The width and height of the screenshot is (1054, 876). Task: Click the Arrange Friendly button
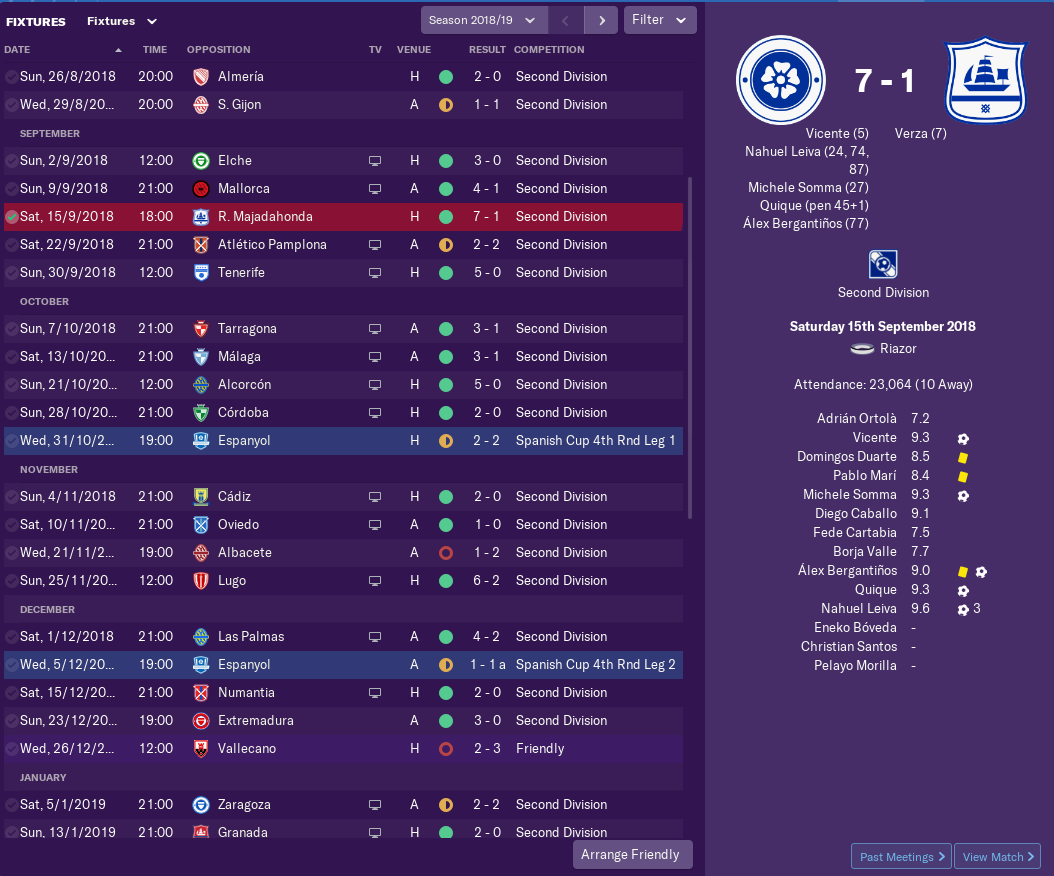[x=631, y=855]
